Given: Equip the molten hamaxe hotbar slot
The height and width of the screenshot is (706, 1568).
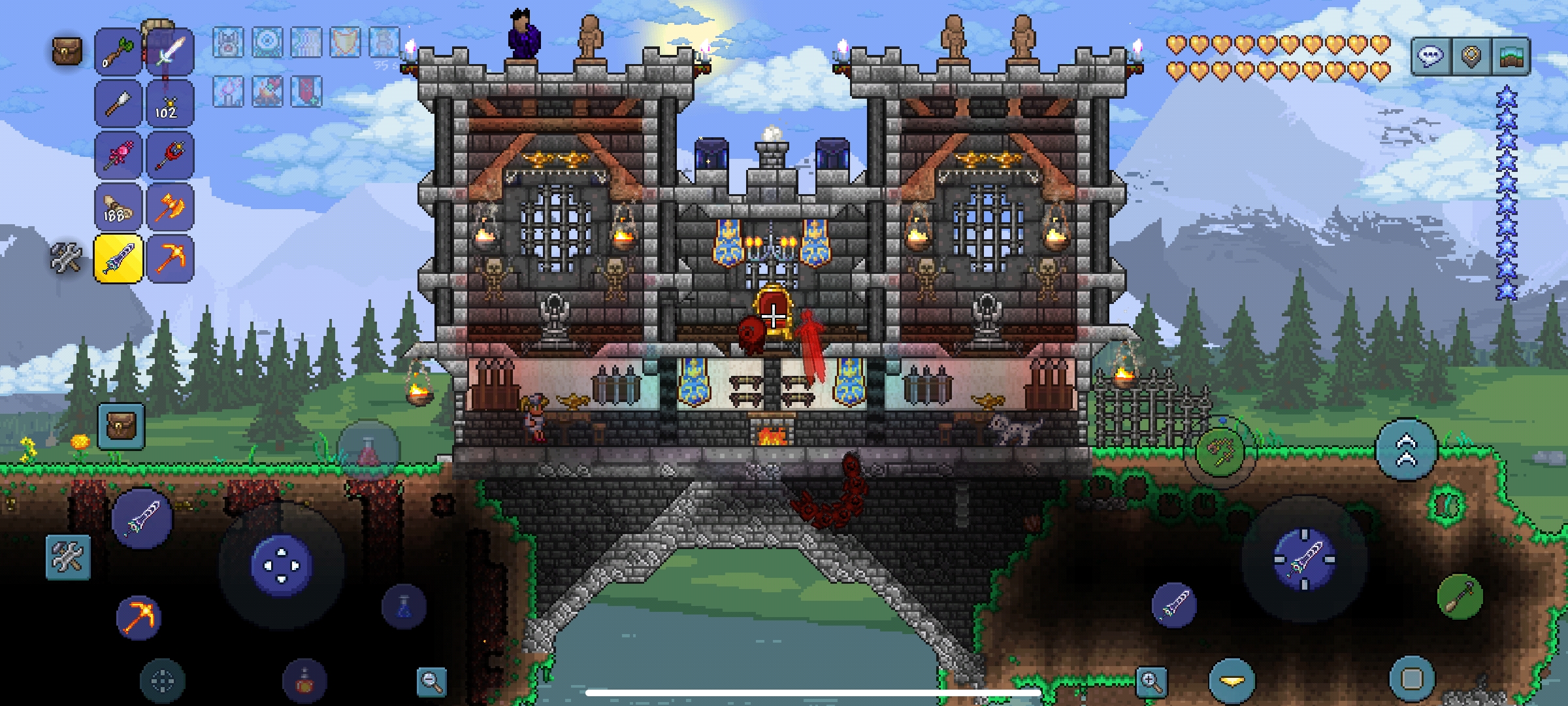Looking at the screenshot, I should pyautogui.click(x=169, y=207).
